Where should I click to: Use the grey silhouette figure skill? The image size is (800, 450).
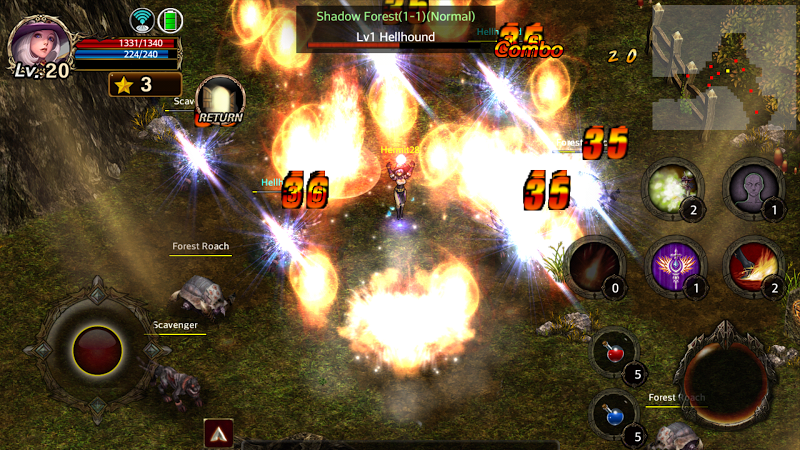(753, 189)
